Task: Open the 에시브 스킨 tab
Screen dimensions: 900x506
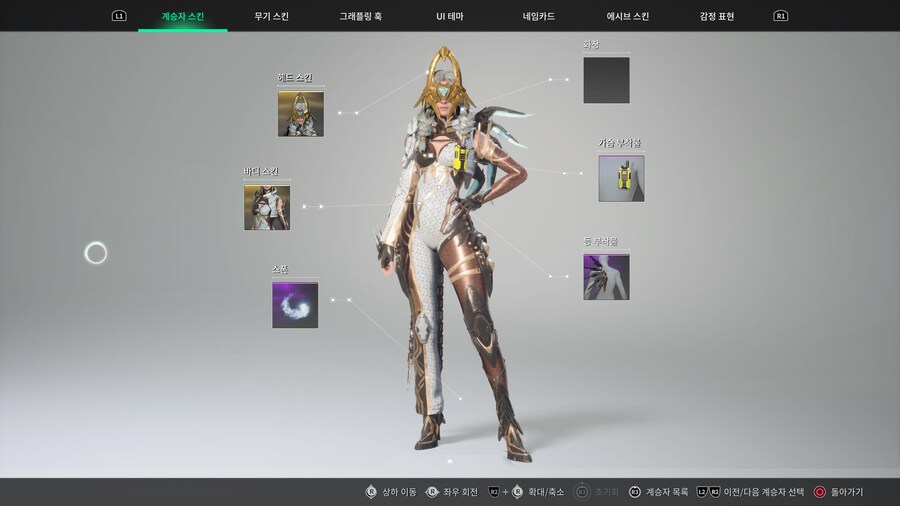Action: 628,16
